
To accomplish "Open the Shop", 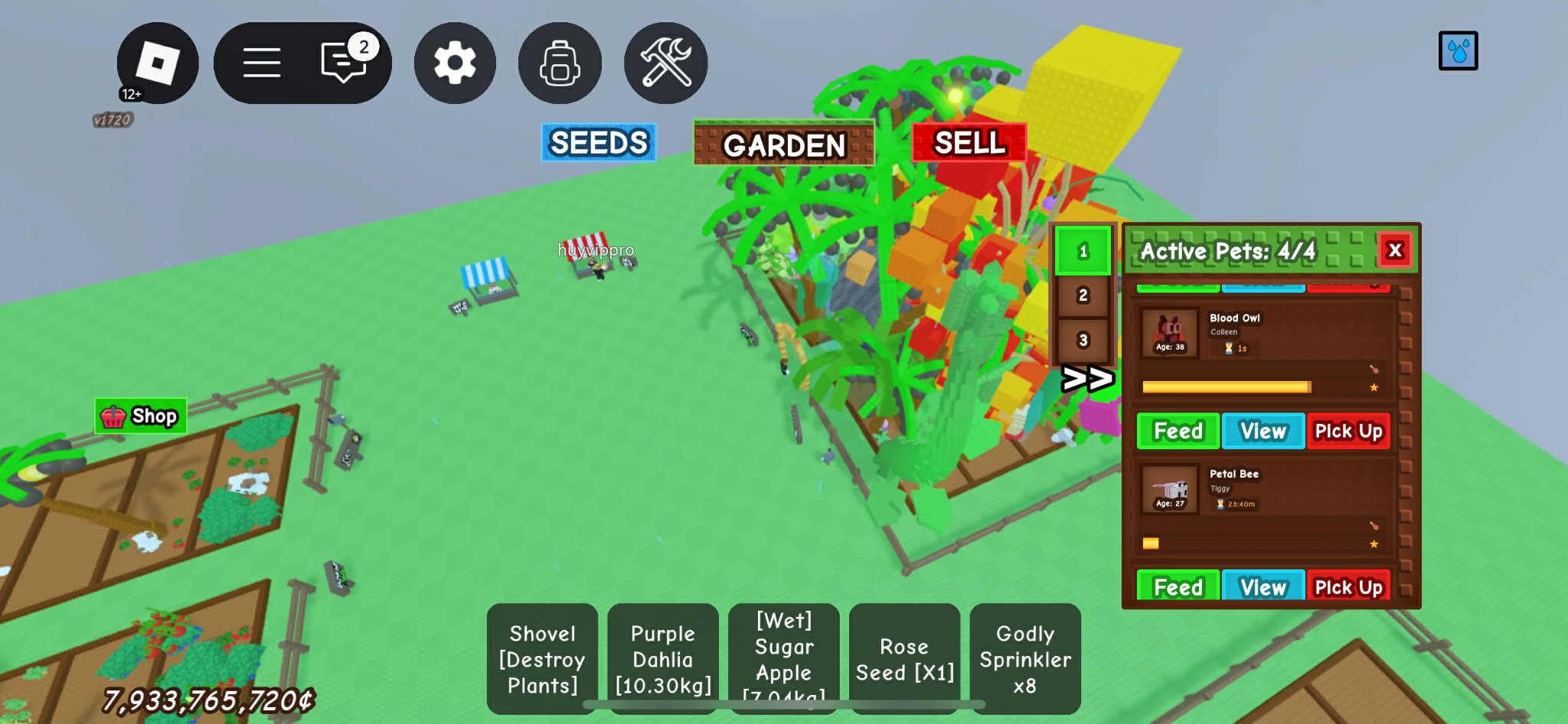I will [x=141, y=416].
